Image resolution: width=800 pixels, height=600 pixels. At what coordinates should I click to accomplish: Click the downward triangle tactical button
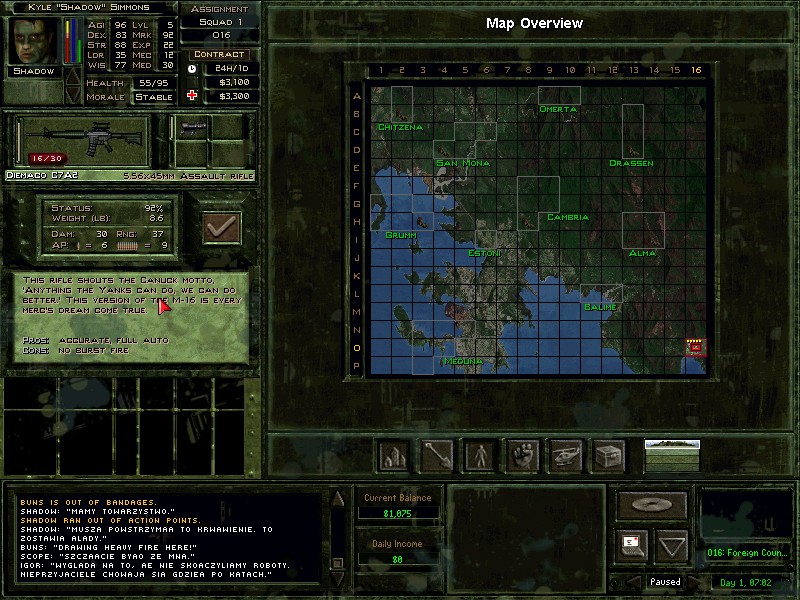672,546
